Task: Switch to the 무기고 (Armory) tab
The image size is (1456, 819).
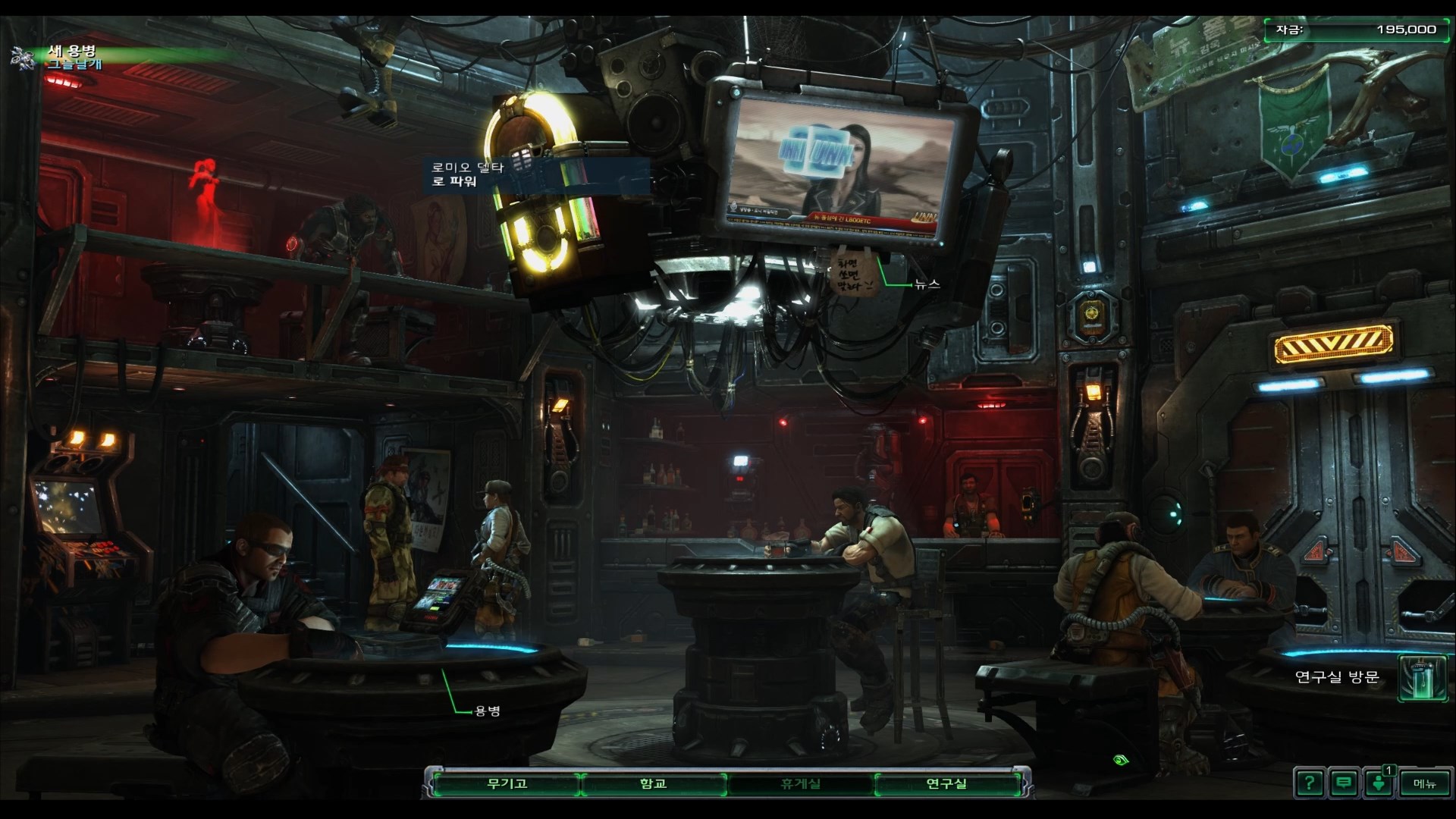Action: point(506,783)
